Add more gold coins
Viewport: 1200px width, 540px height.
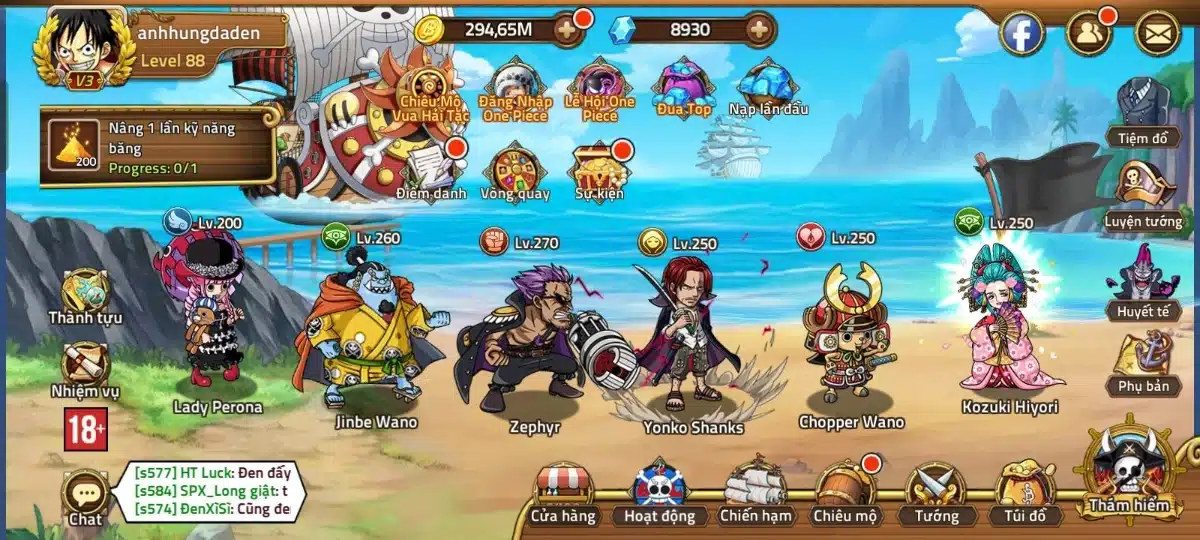point(566,29)
